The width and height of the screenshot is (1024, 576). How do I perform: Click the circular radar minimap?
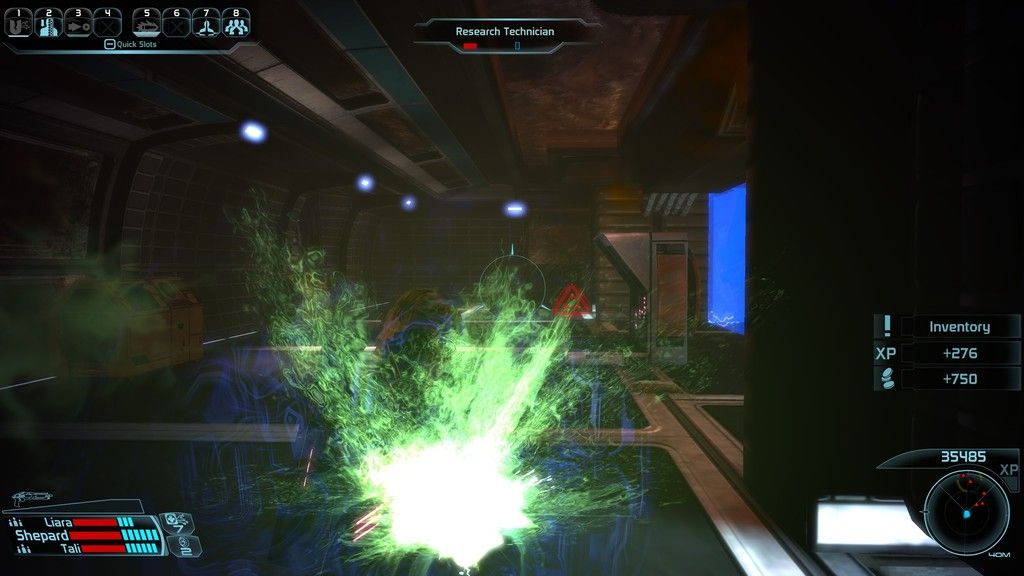(x=966, y=512)
